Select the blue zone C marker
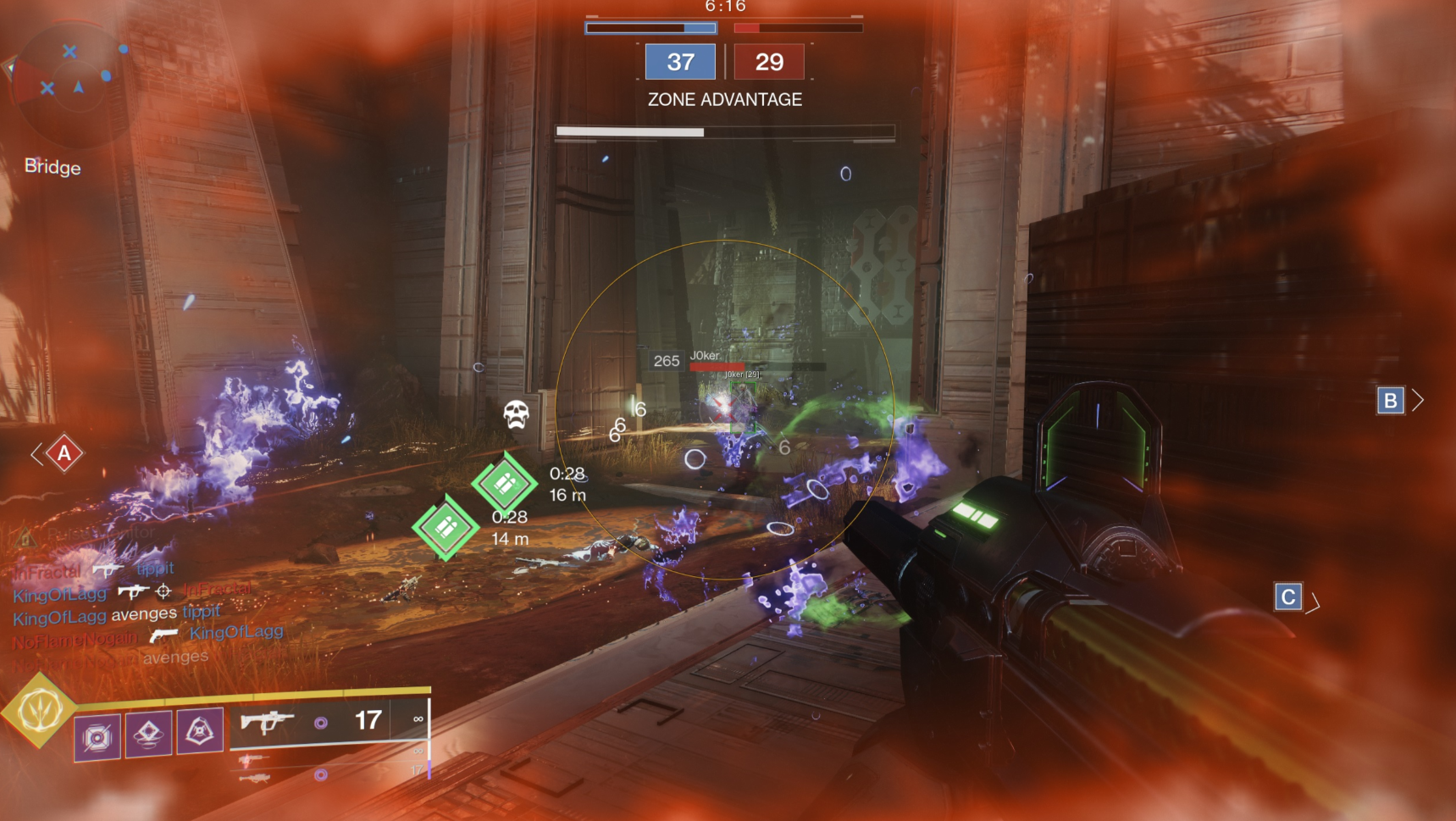Image resolution: width=1456 pixels, height=821 pixels. pyautogui.click(x=1287, y=596)
